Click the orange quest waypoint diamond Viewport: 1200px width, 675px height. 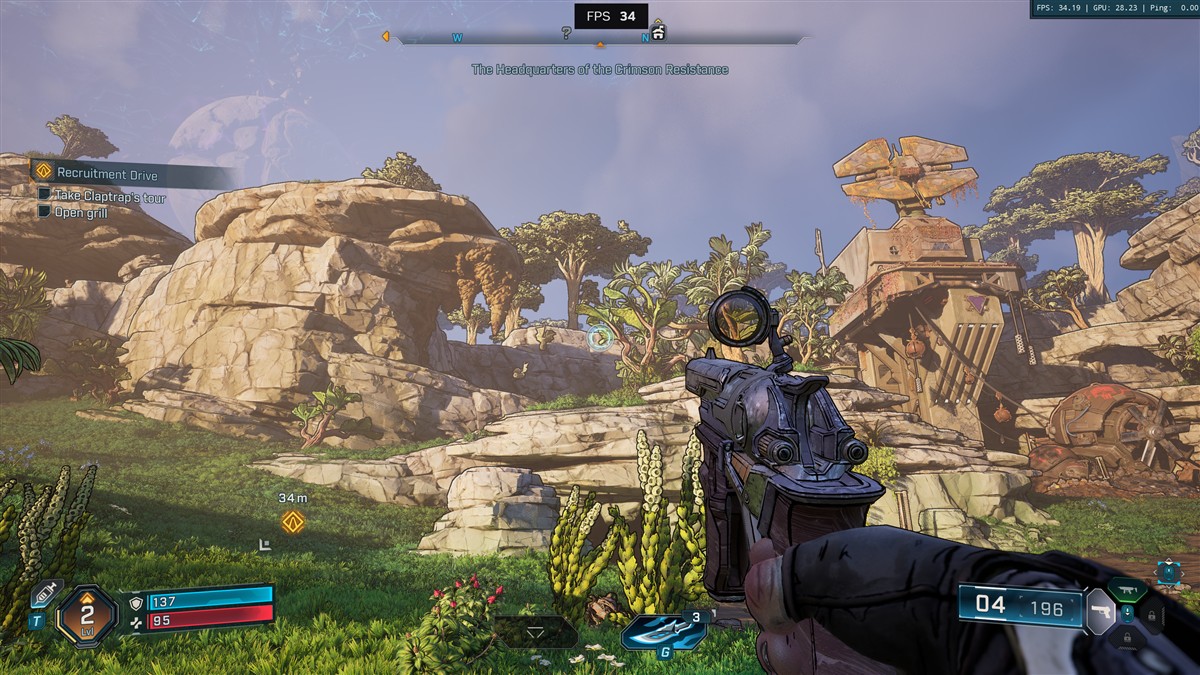point(292,521)
